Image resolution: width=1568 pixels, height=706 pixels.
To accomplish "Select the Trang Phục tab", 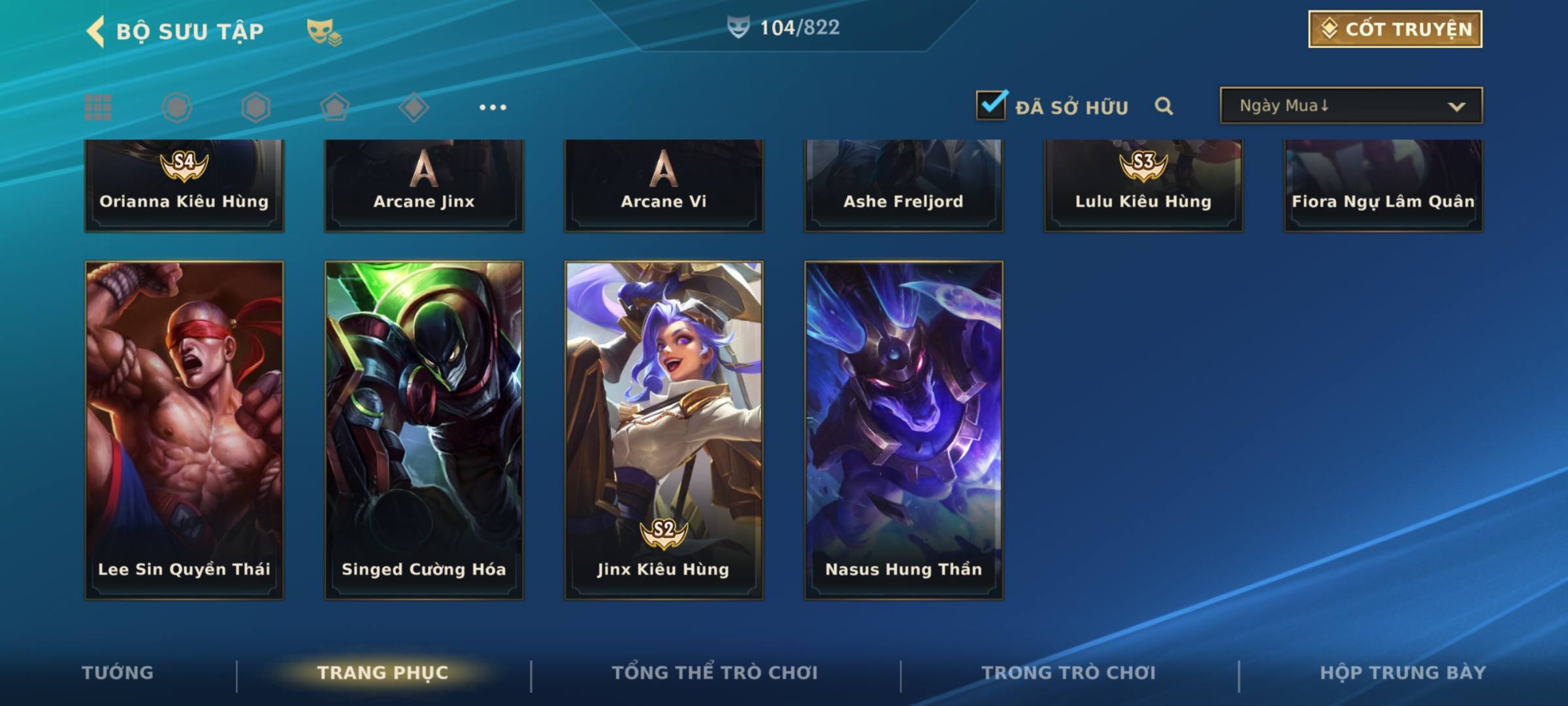I will click(x=383, y=673).
